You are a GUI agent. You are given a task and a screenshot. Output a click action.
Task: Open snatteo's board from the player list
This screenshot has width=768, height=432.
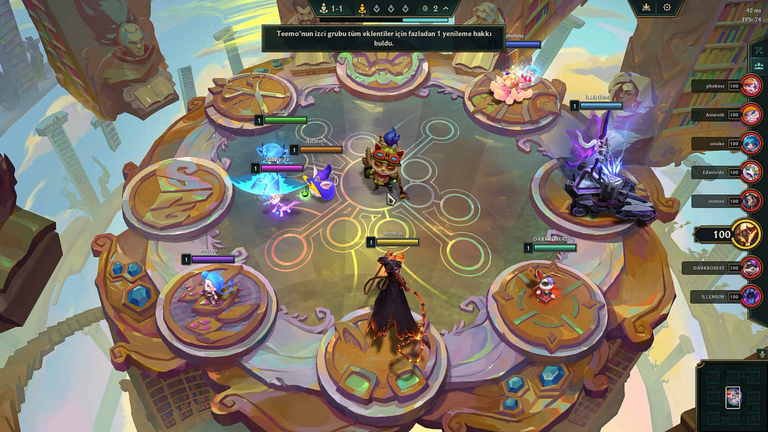click(751, 201)
